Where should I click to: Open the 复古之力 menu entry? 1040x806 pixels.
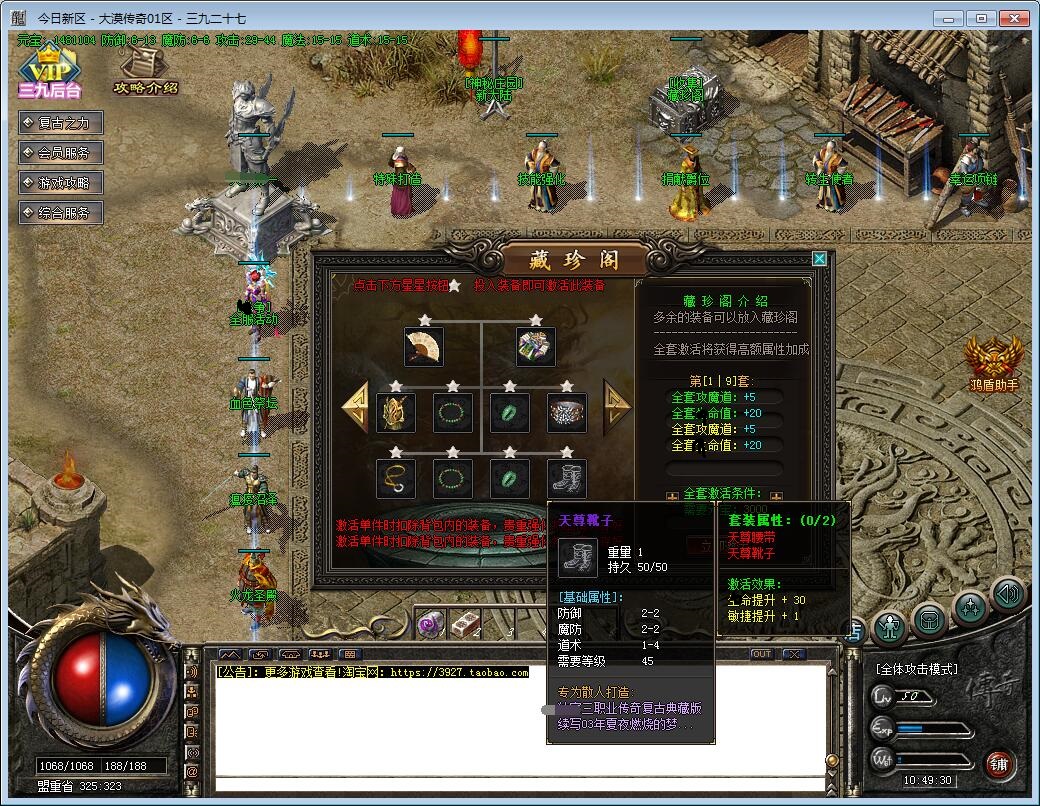(x=62, y=123)
